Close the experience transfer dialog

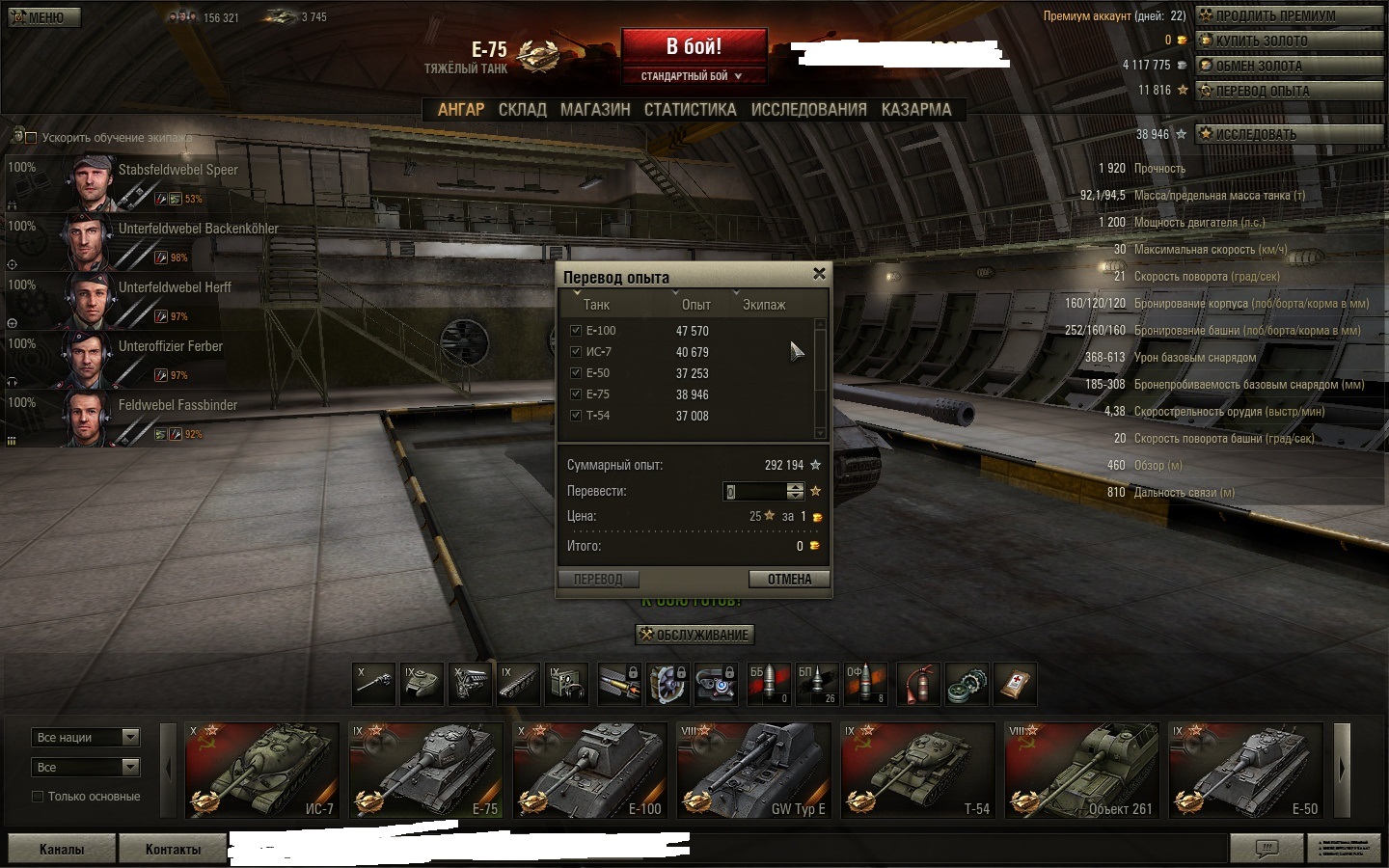[819, 274]
